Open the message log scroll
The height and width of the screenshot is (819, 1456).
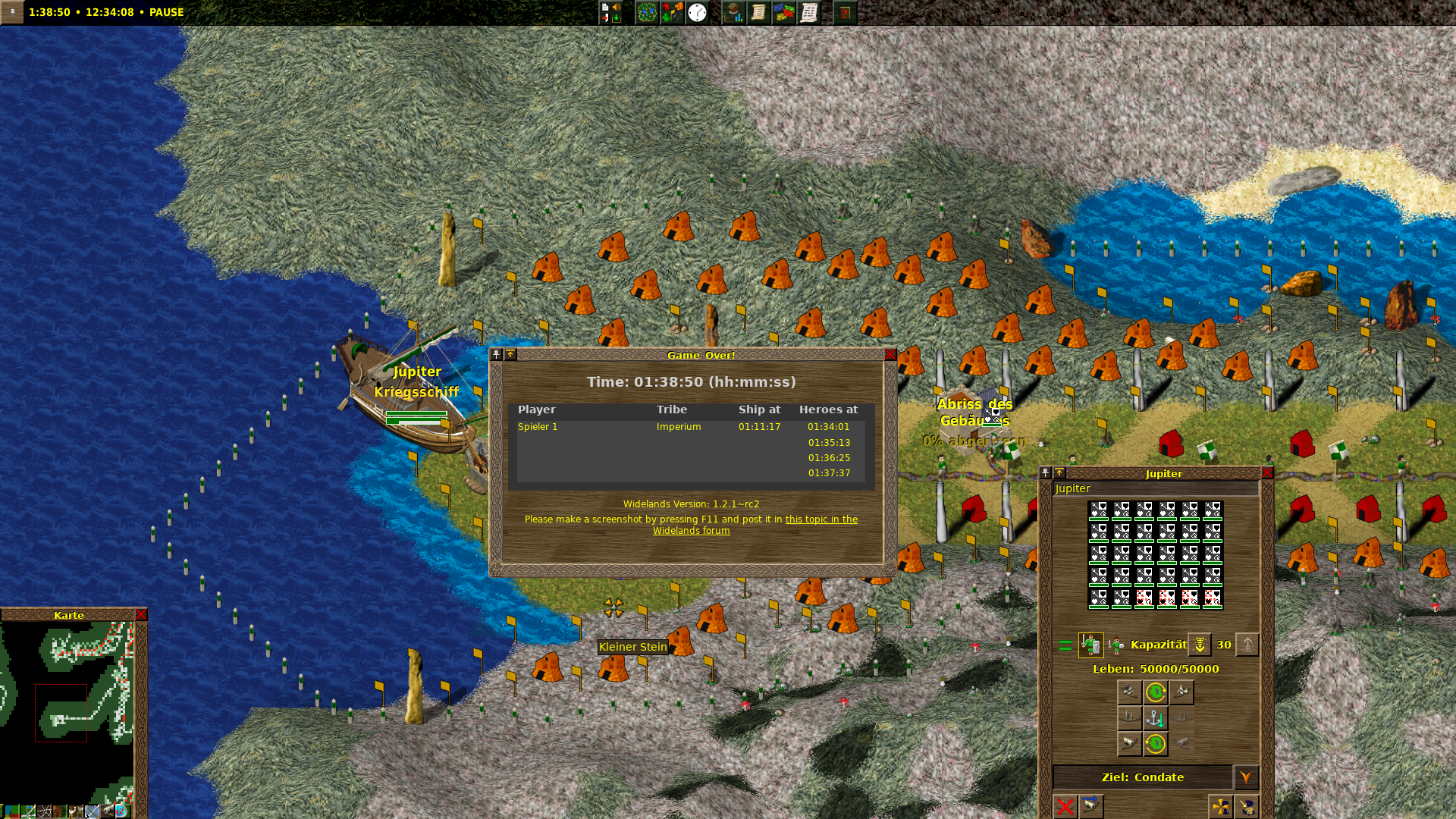[809, 12]
